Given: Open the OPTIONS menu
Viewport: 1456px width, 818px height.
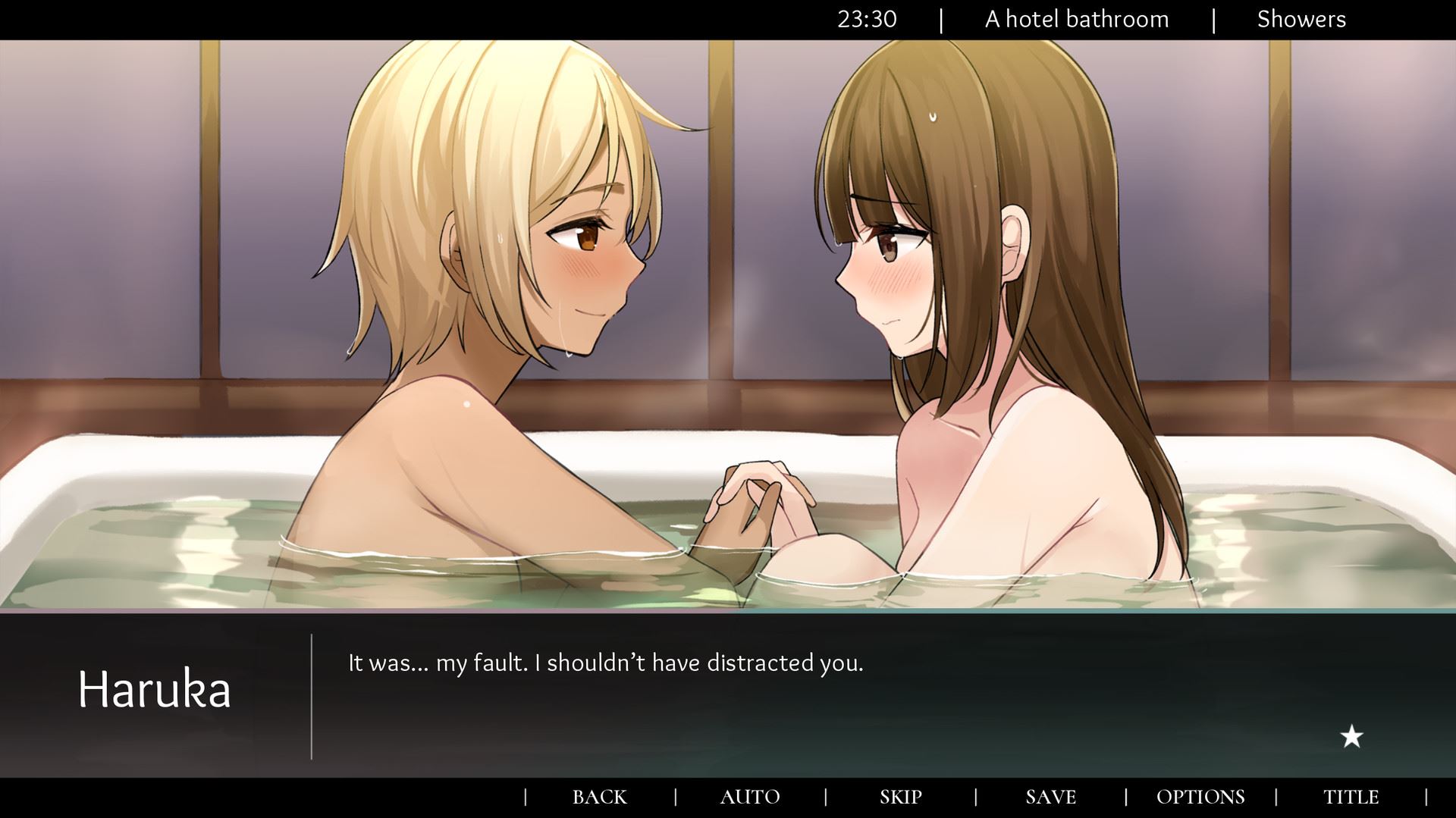Looking at the screenshot, I should (1200, 797).
